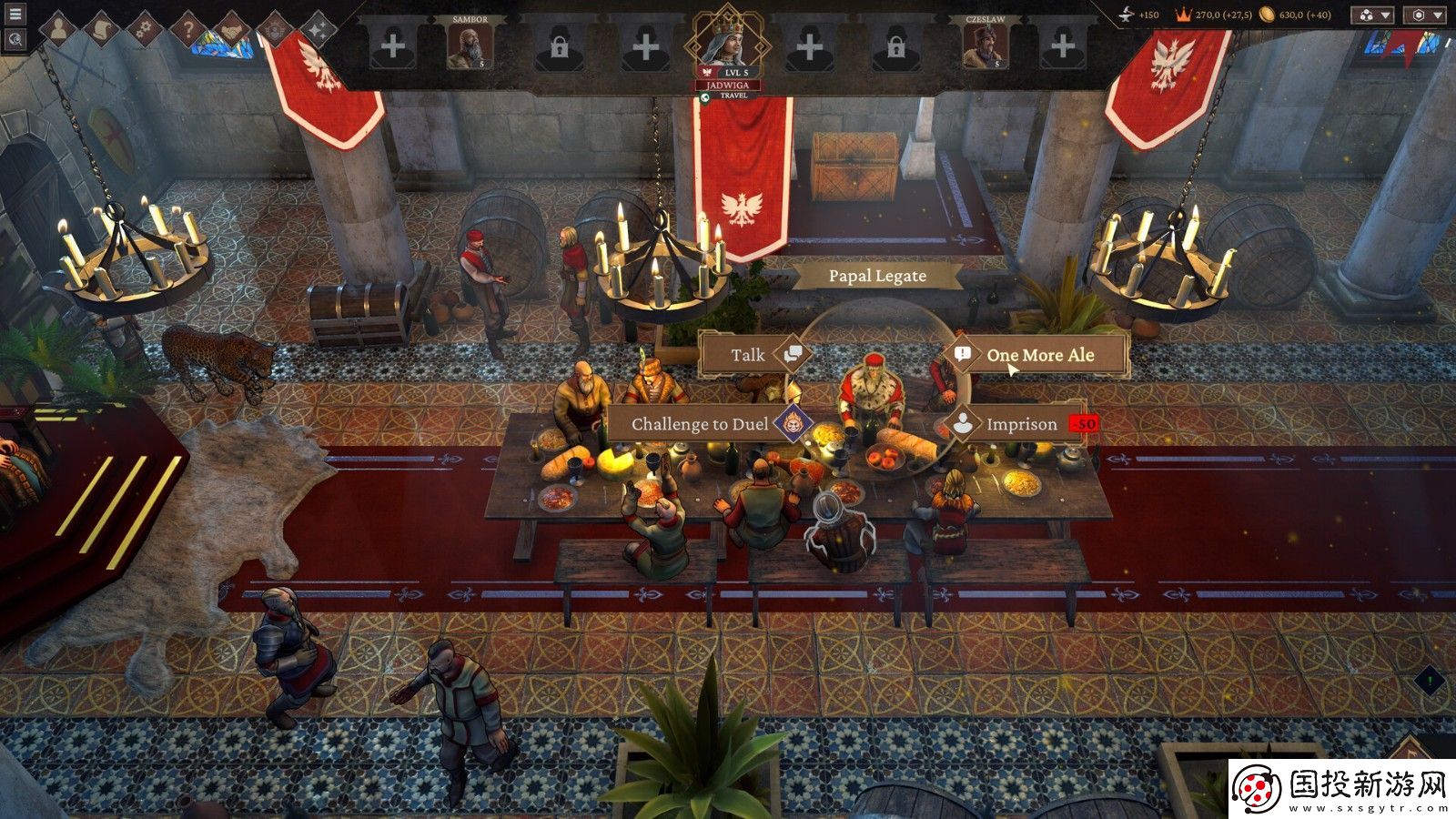Select One More Ale

(1040, 355)
